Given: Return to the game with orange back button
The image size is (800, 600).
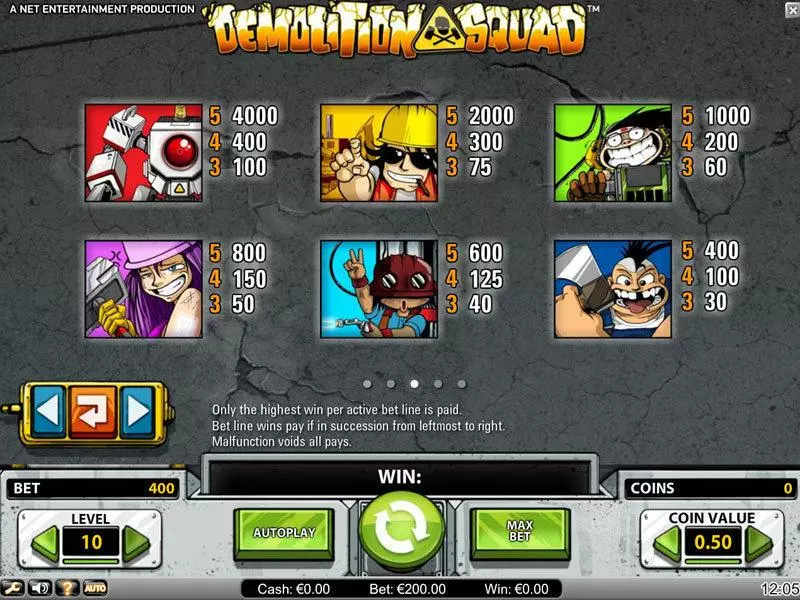Looking at the screenshot, I should (93, 410).
